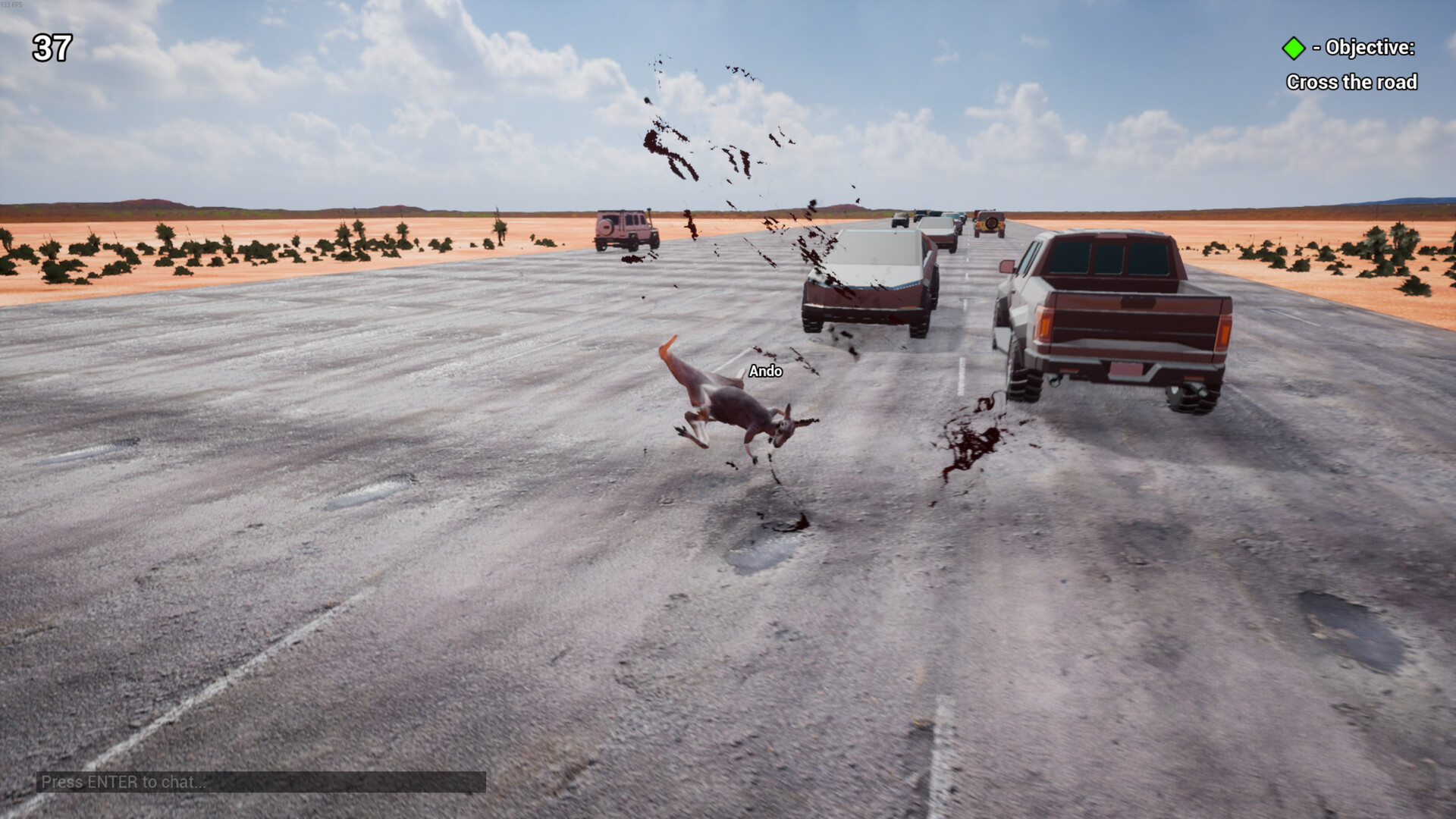1456x819 pixels.
Task: Click the yellow jeep in the distance
Action: [992, 222]
